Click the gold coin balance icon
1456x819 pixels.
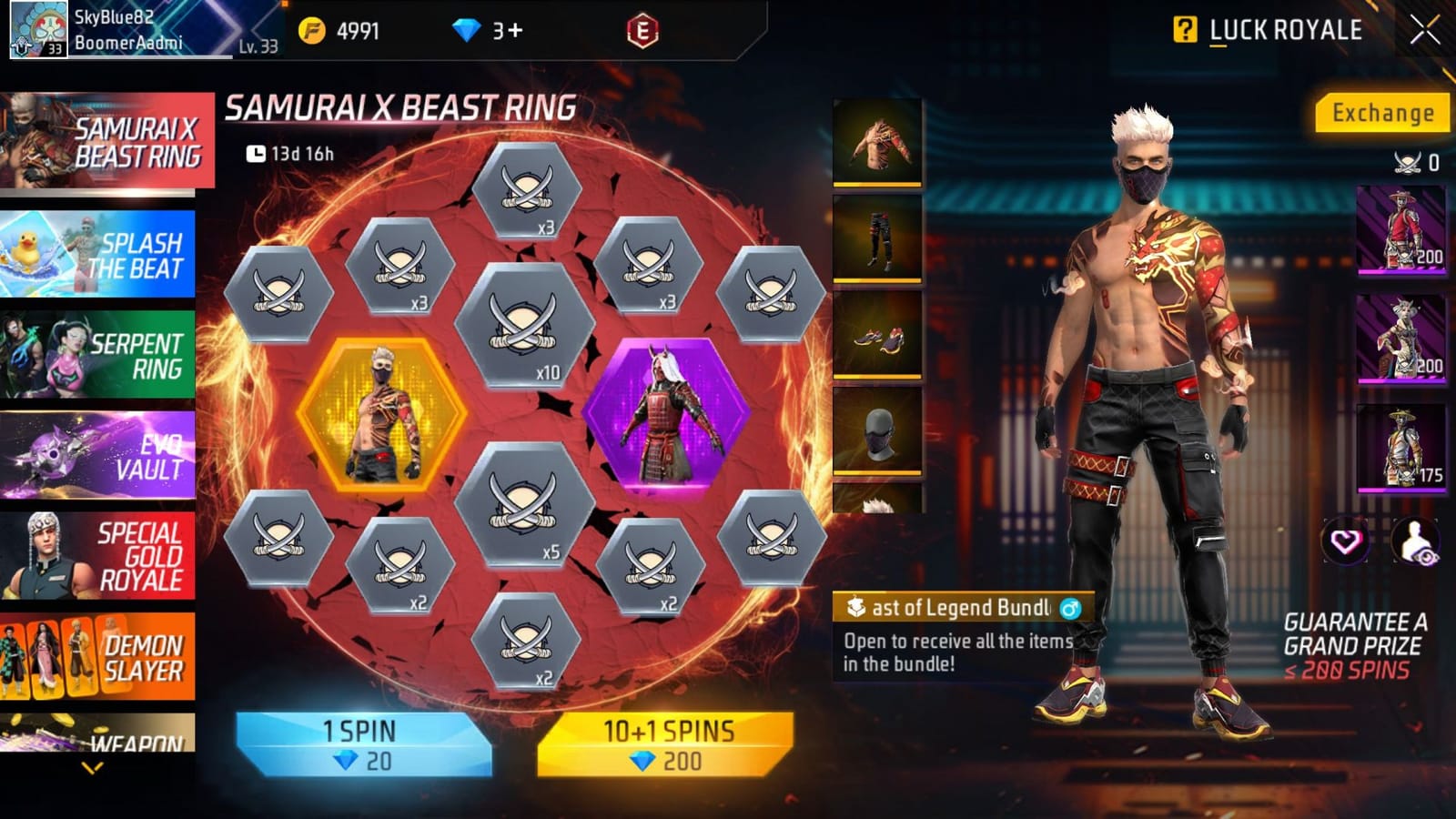311,29
